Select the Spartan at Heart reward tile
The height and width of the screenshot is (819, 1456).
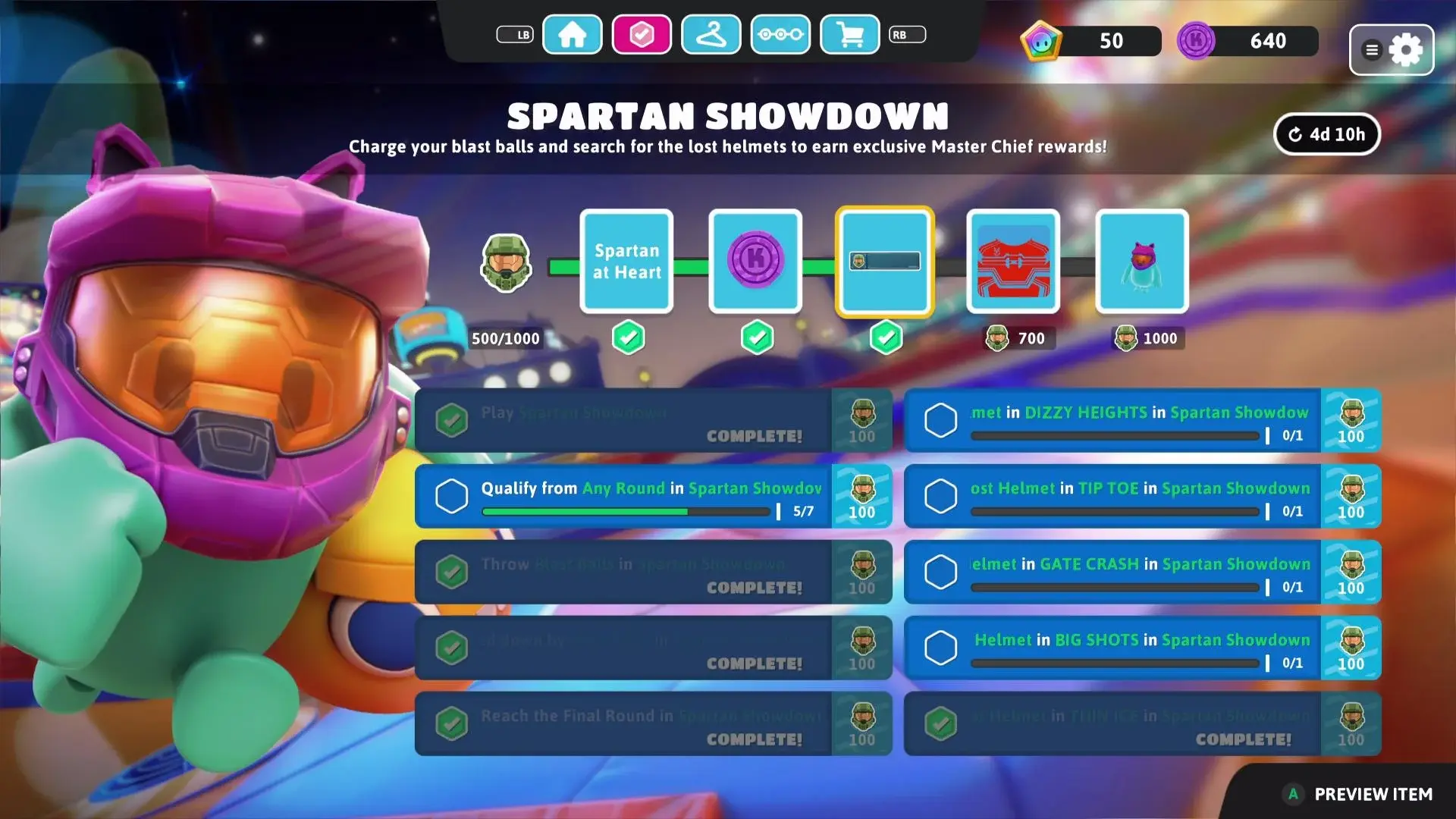(x=626, y=261)
